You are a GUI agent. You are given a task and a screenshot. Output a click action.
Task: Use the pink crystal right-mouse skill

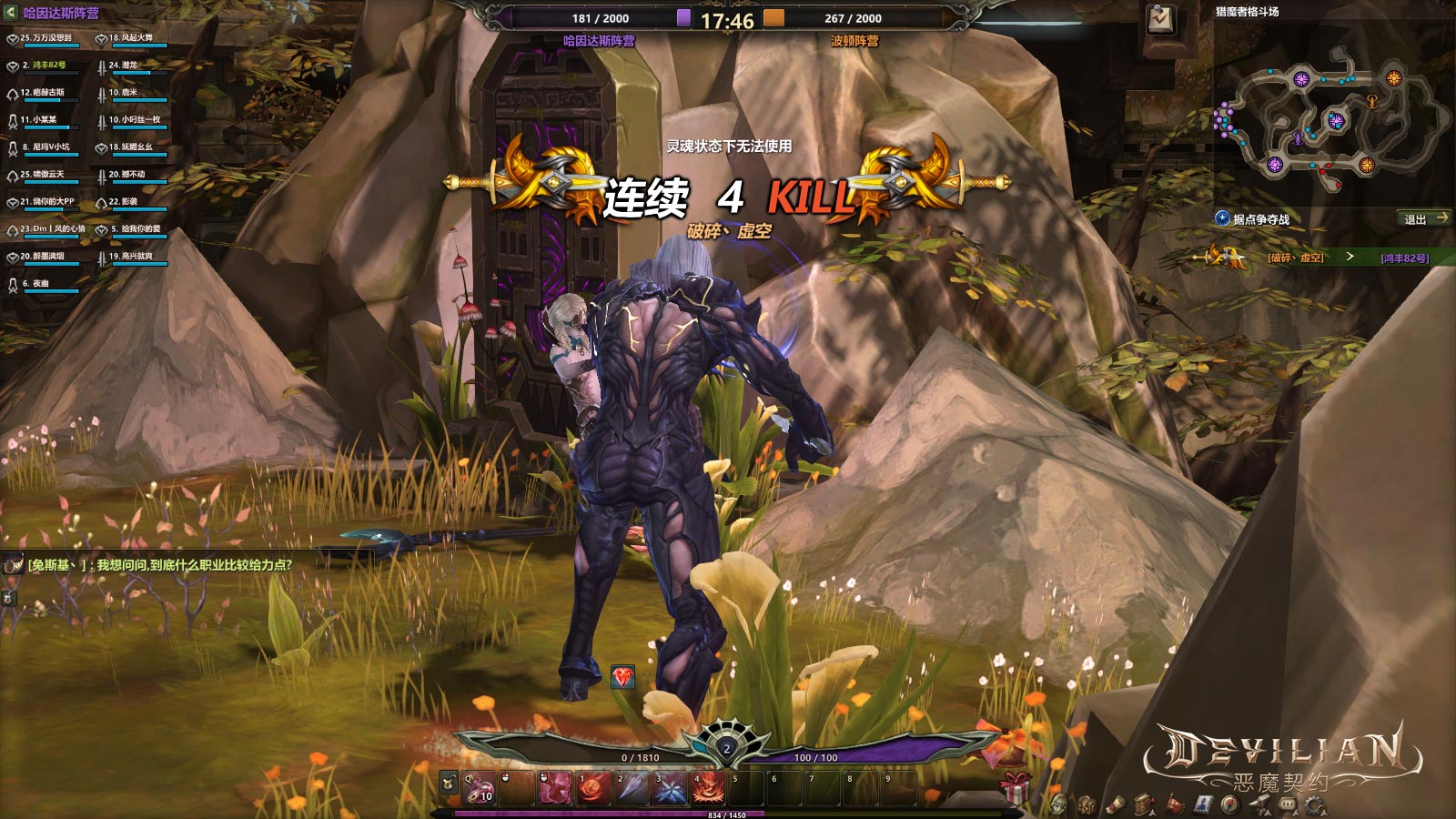pos(555,788)
